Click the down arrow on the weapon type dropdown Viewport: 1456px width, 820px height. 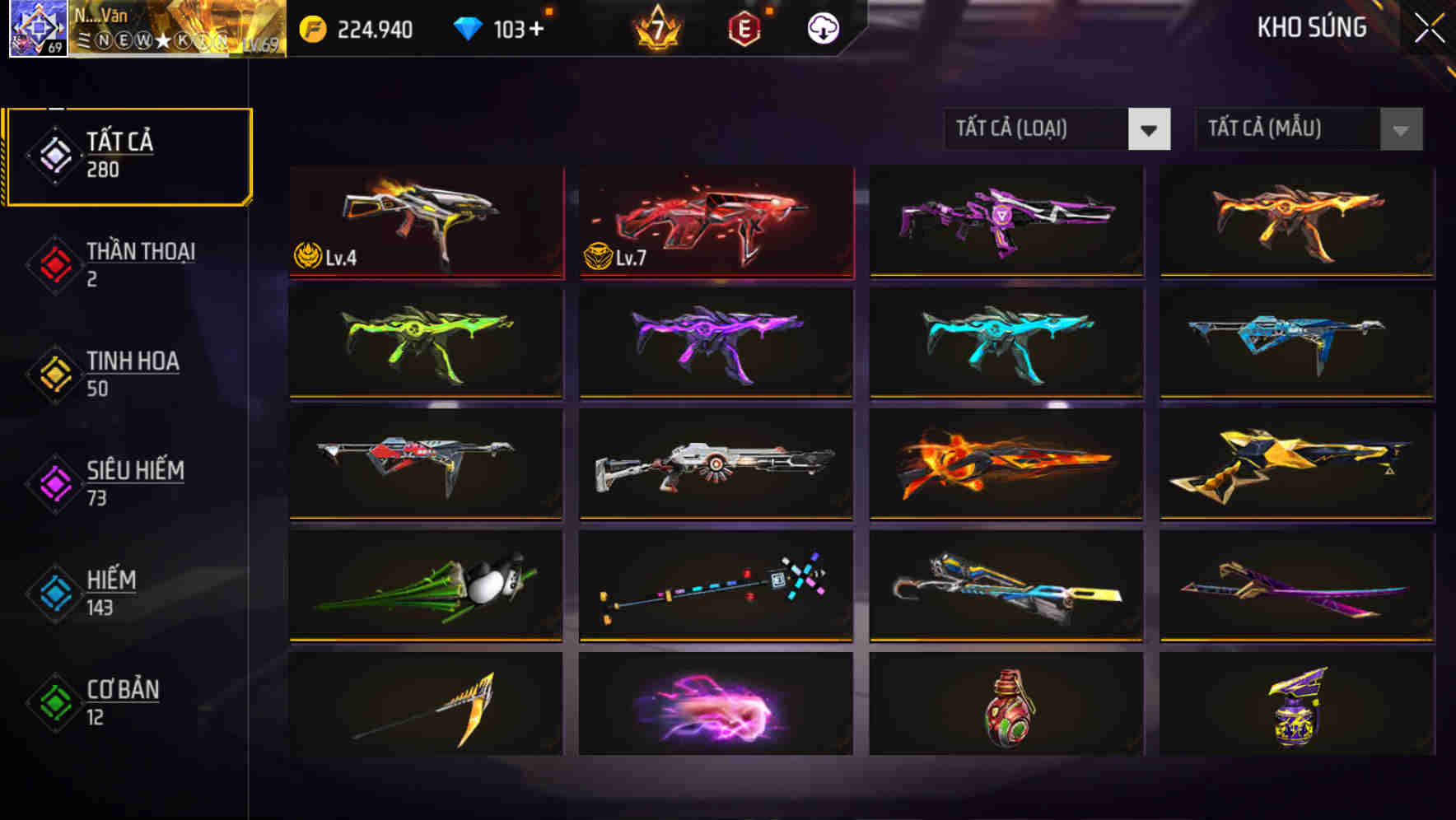pyautogui.click(x=1150, y=130)
